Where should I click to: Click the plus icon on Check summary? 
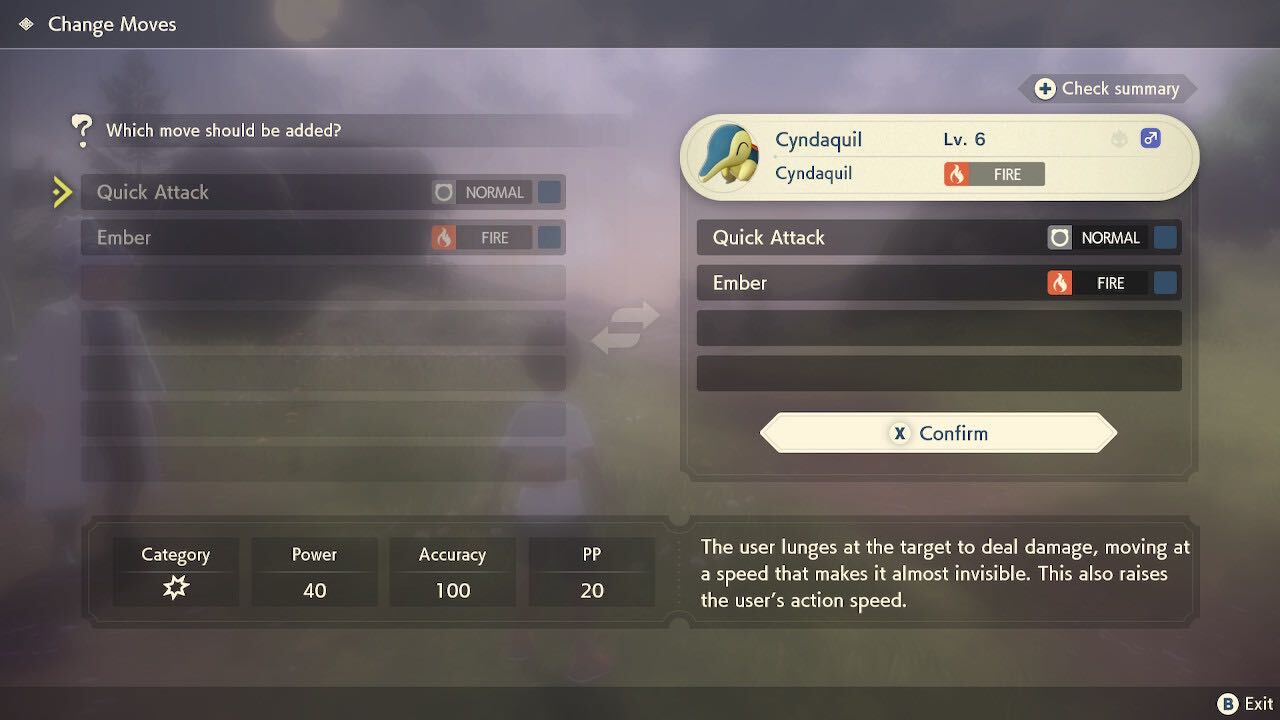pyautogui.click(x=1047, y=88)
